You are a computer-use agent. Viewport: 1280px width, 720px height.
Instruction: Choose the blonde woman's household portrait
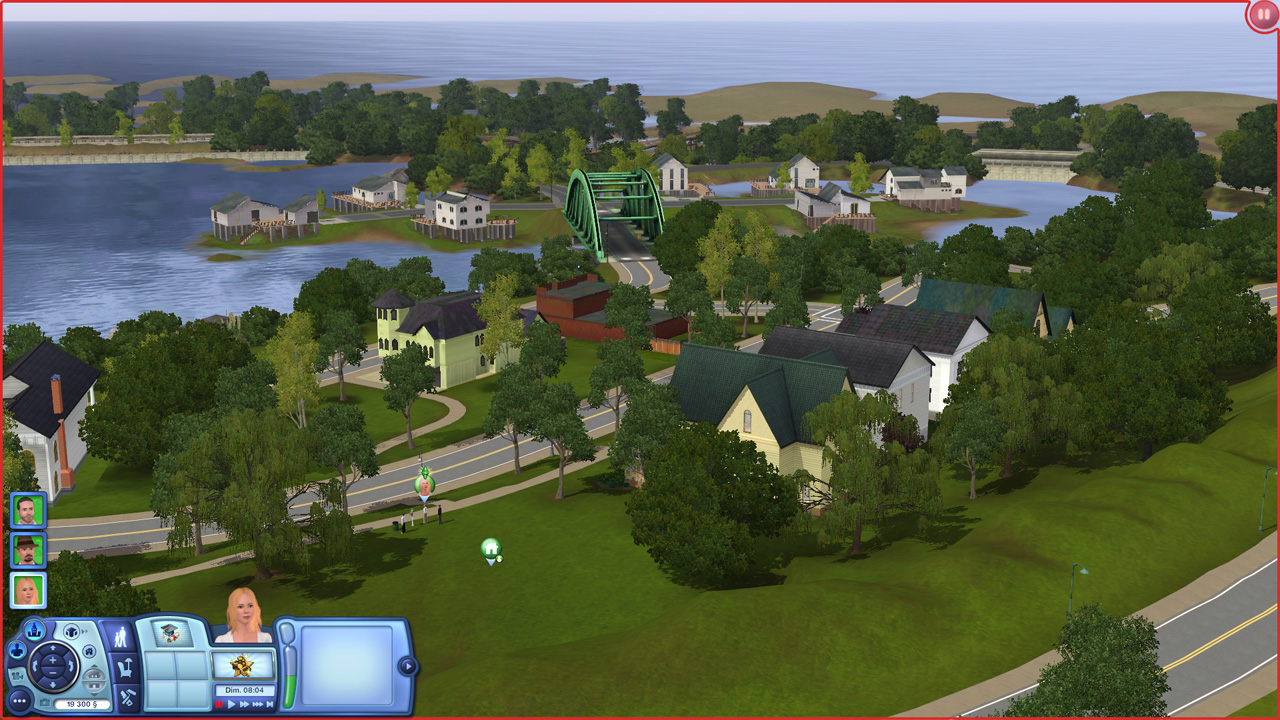click(28, 589)
